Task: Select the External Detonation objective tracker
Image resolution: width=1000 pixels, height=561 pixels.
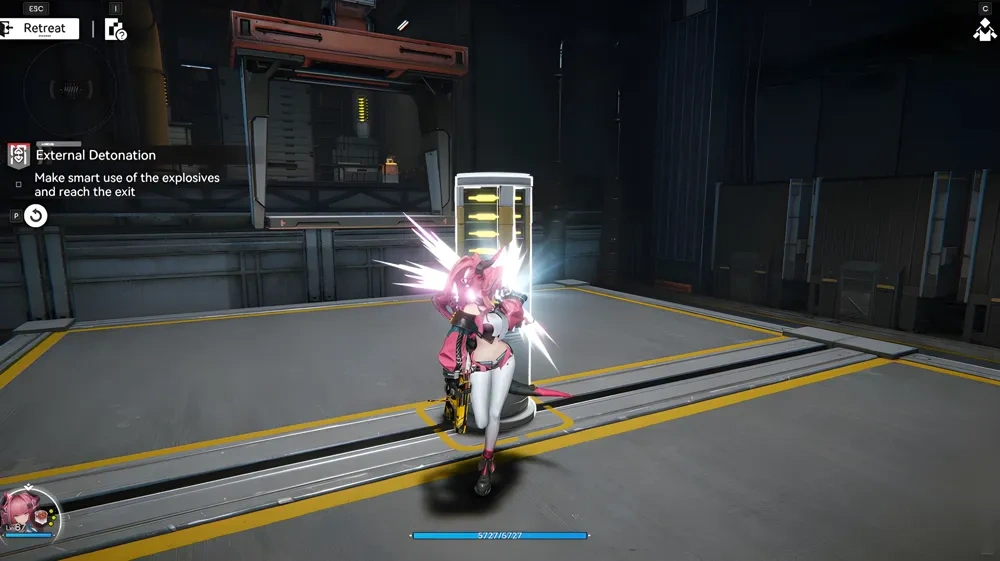Action: 96,156
